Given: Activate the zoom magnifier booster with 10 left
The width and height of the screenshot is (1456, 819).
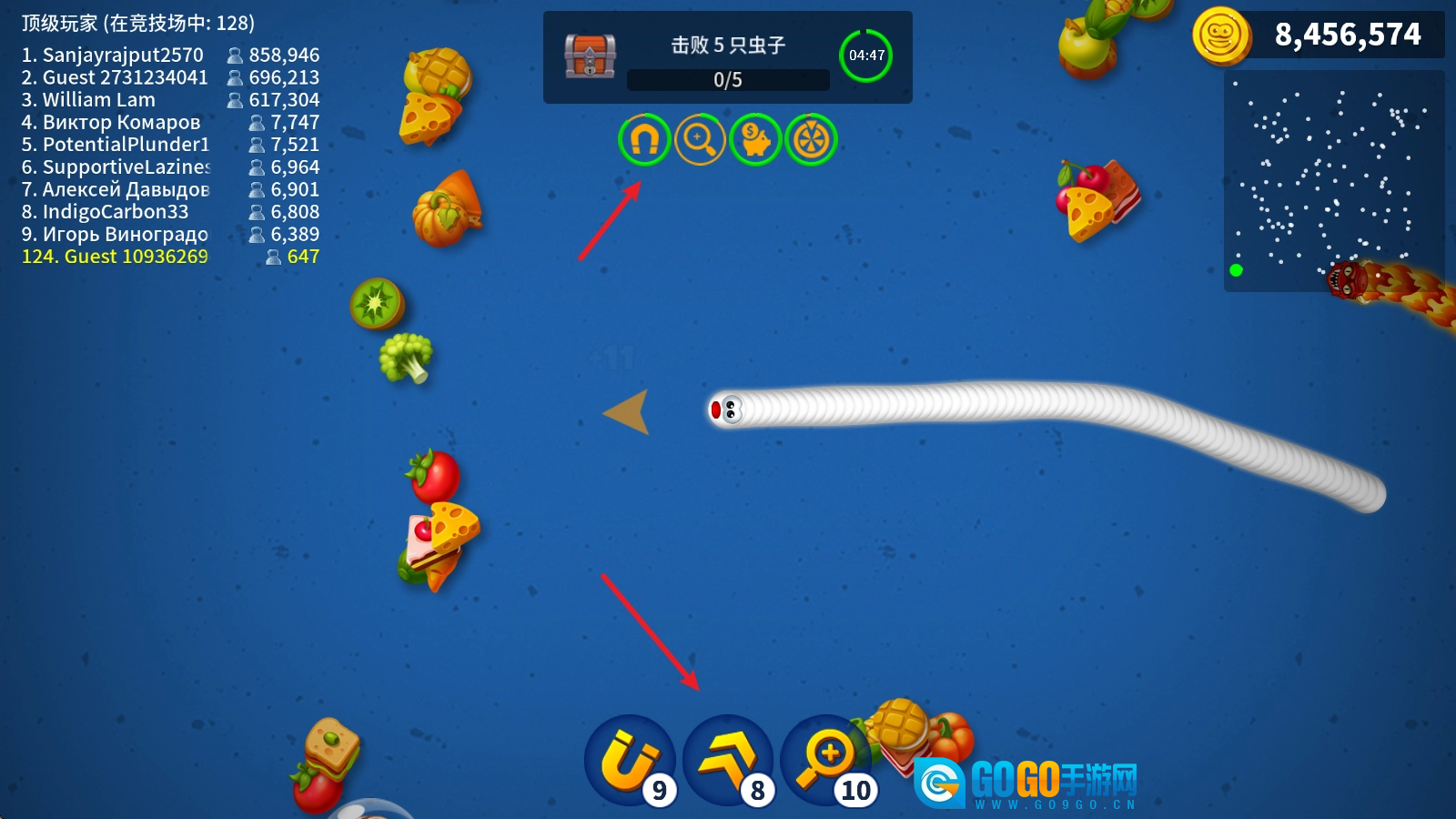Looking at the screenshot, I should click(x=824, y=761).
